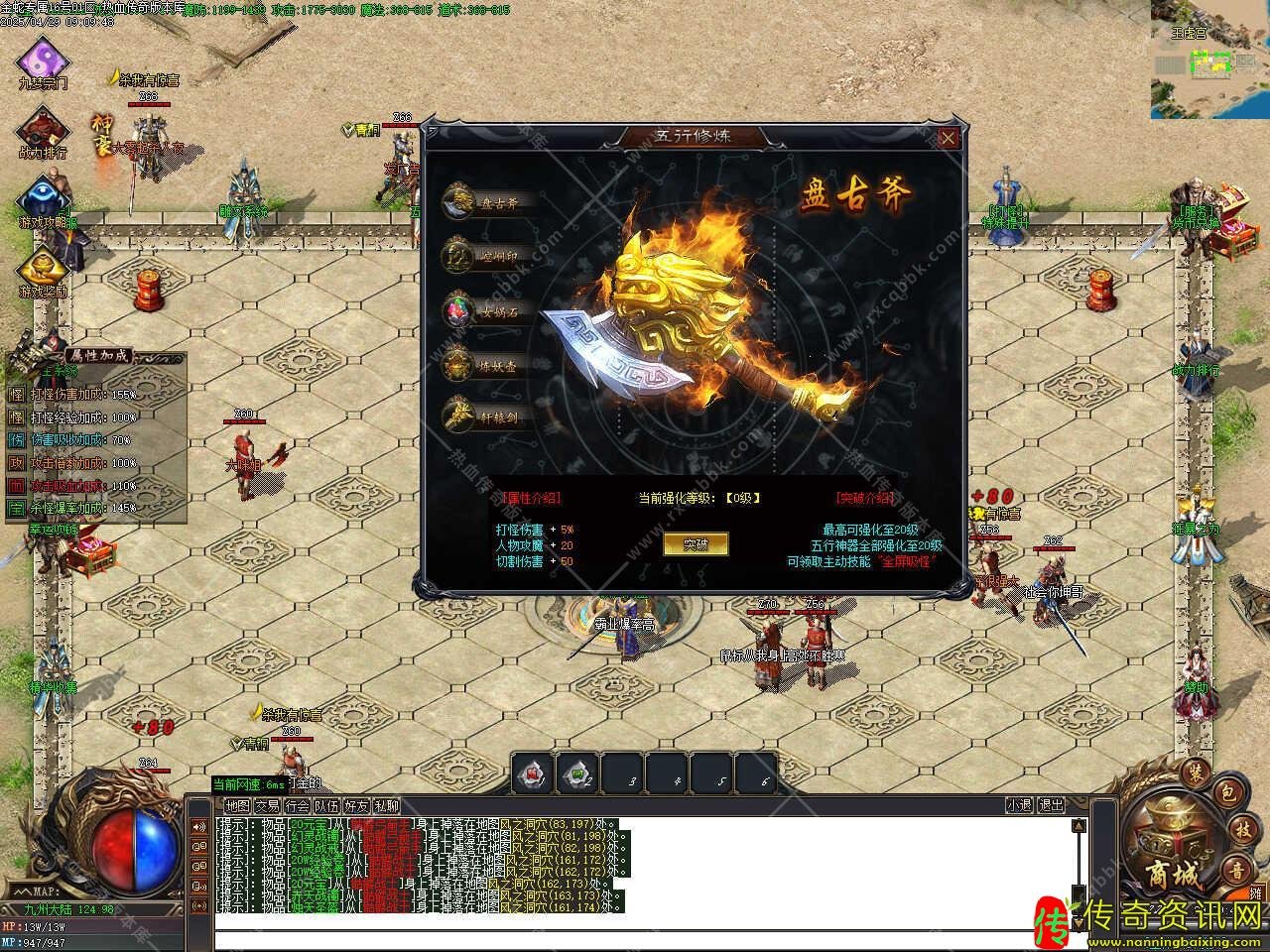This screenshot has height=952, width=1270.
Task: Click the 突破 breakthrough button
Action: pyautogui.click(x=696, y=543)
